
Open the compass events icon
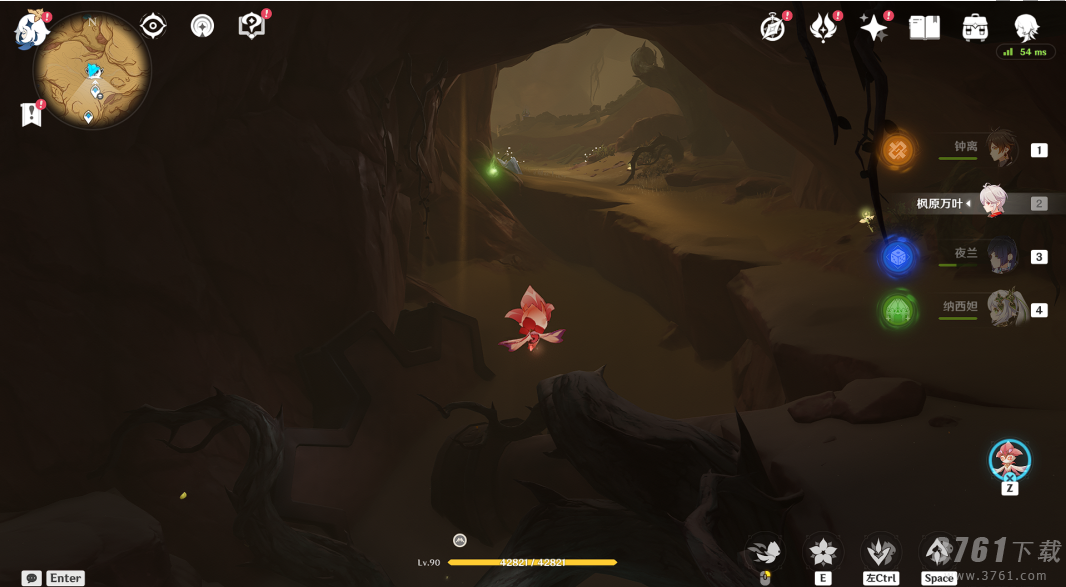point(772,28)
